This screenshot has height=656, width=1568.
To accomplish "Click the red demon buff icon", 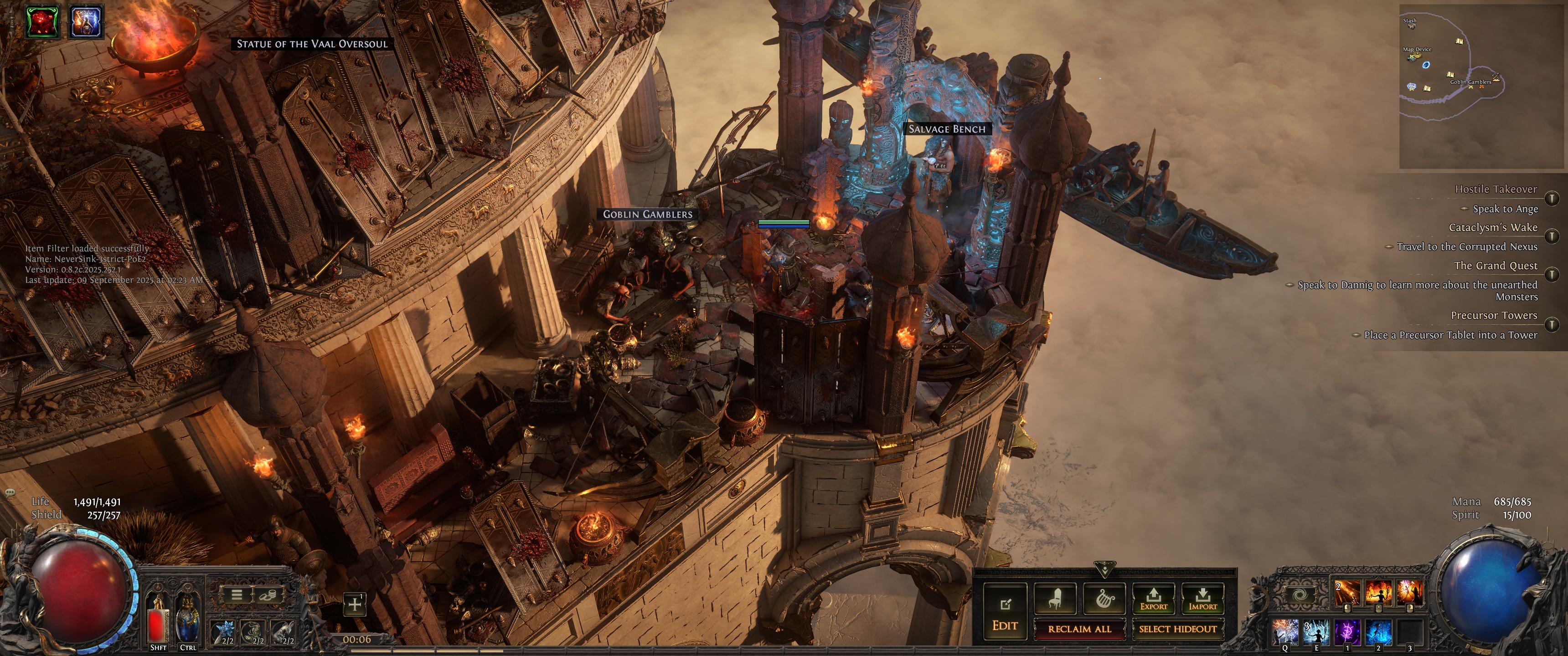I will (42, 21).
